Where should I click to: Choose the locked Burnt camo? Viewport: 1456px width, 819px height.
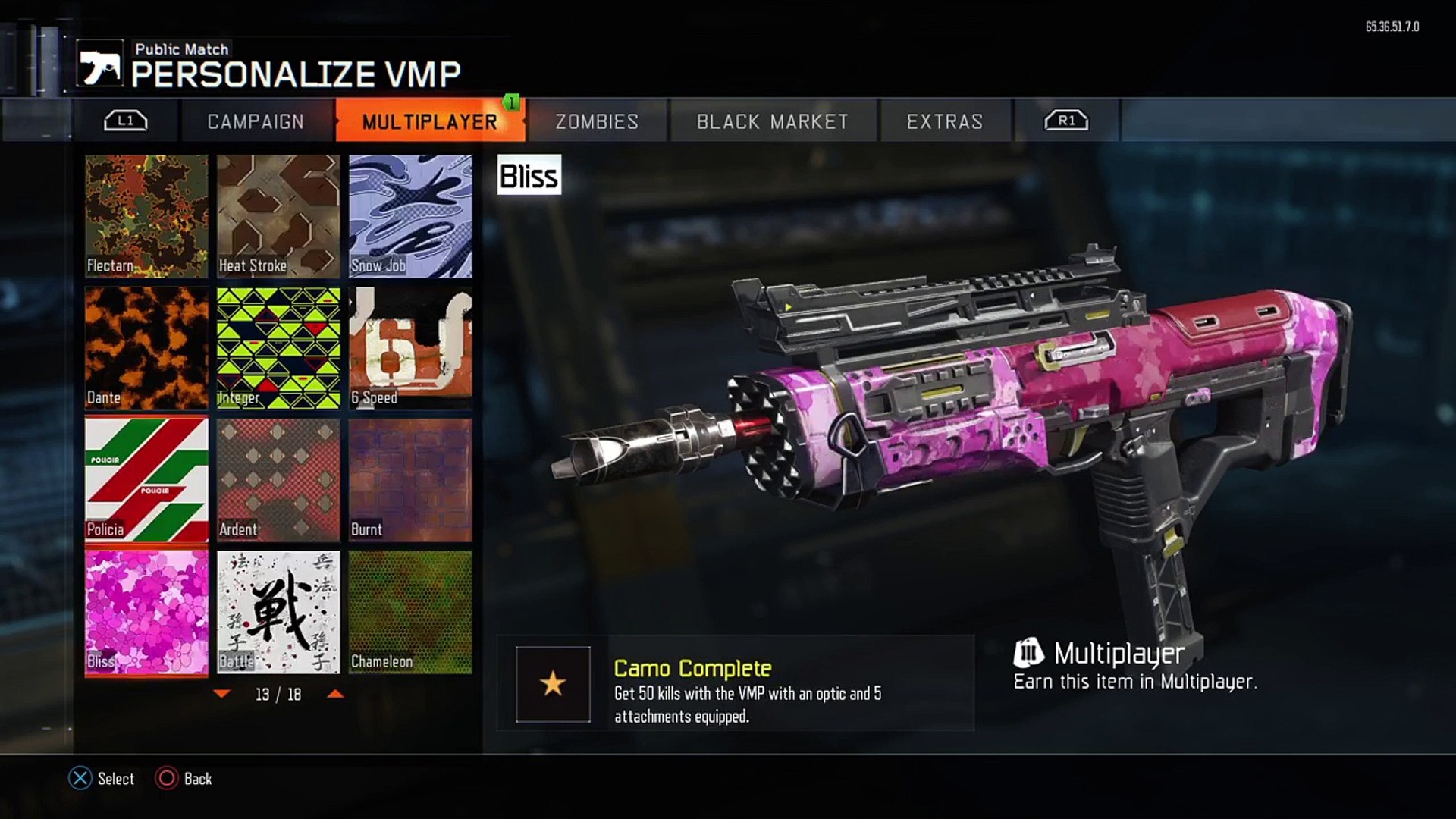[x=410, y=480]
